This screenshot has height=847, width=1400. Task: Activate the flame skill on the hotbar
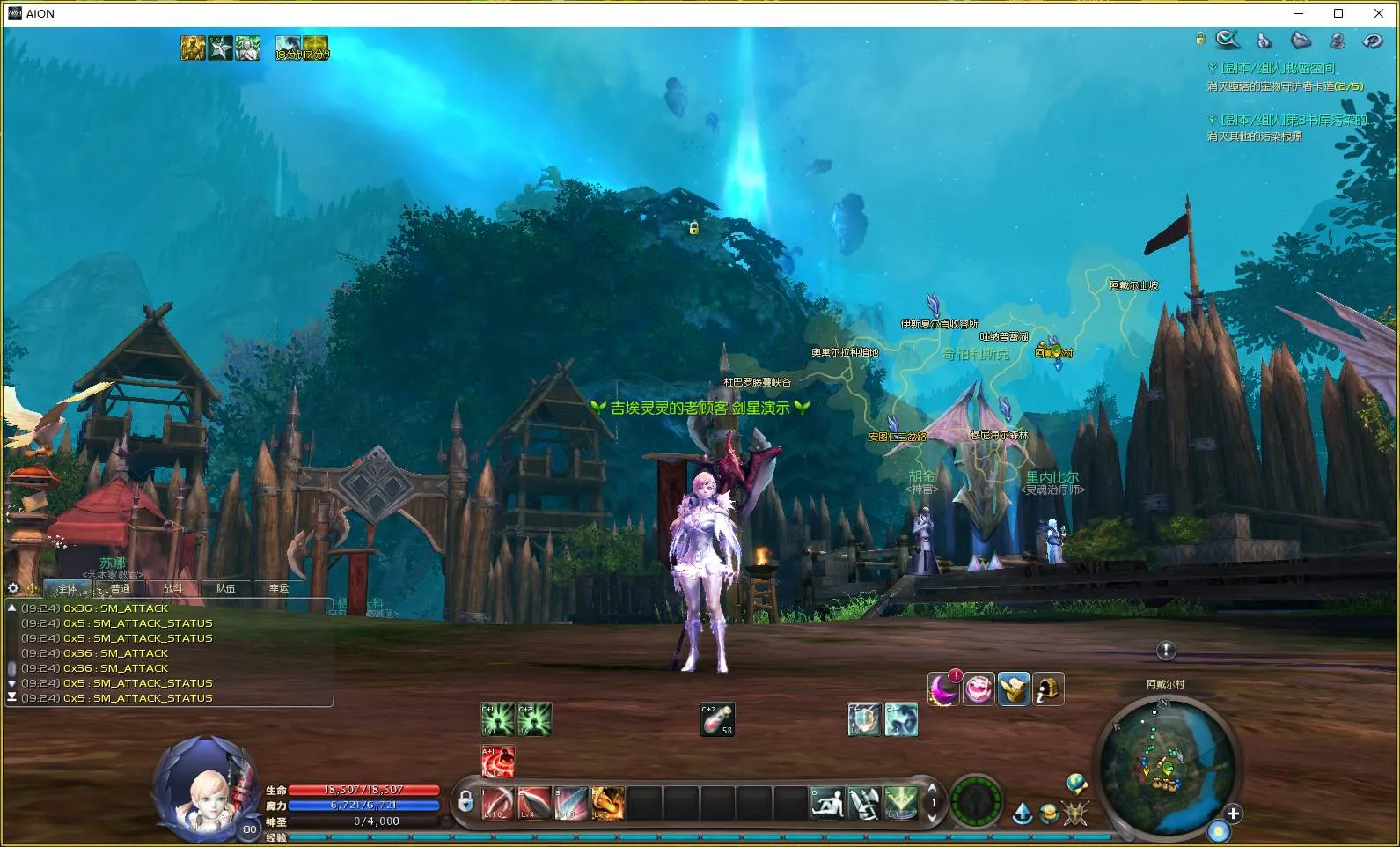tap(608, 803)
